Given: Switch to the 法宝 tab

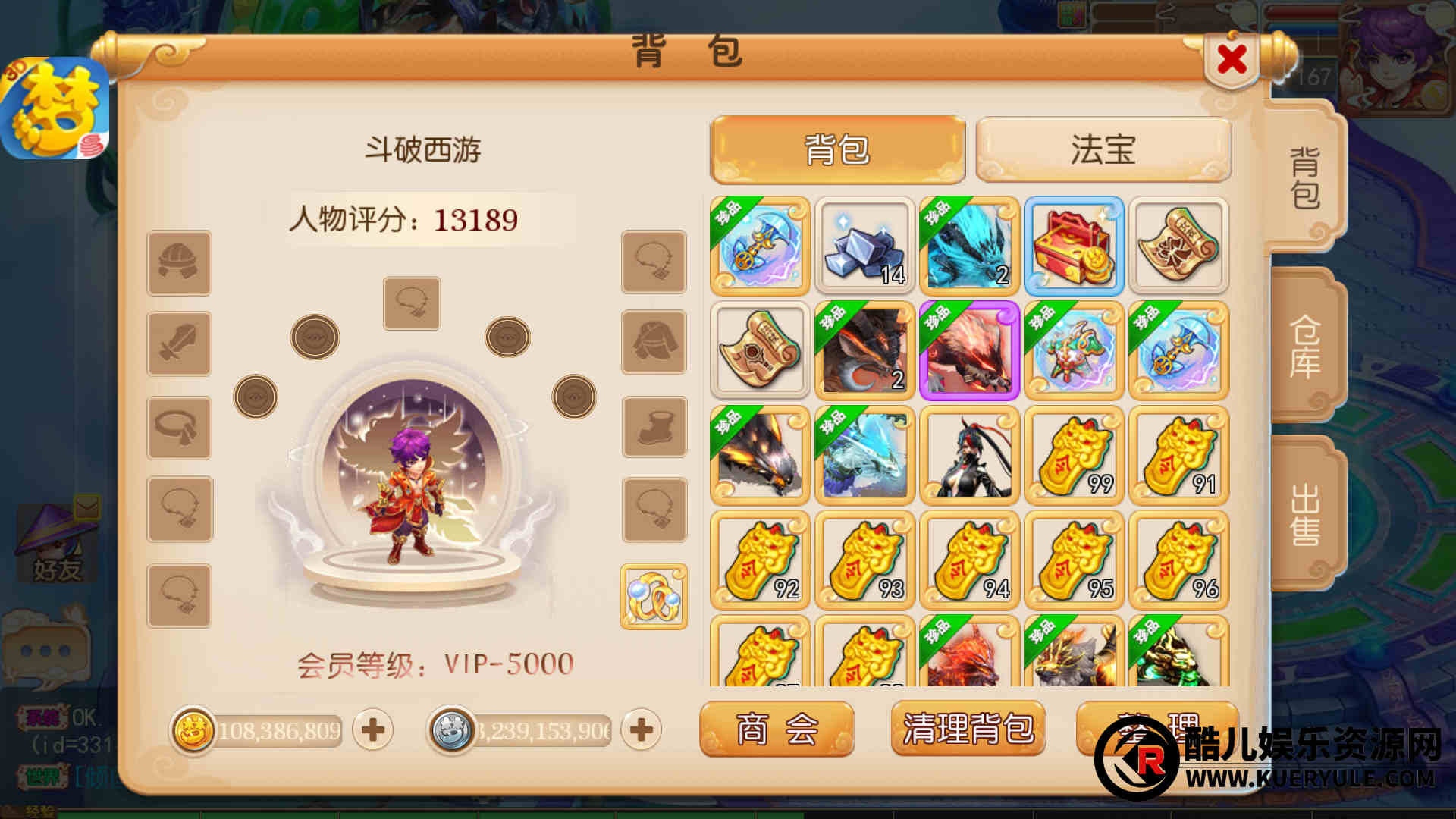Looking at the screenshot, I should (1103, 149).
